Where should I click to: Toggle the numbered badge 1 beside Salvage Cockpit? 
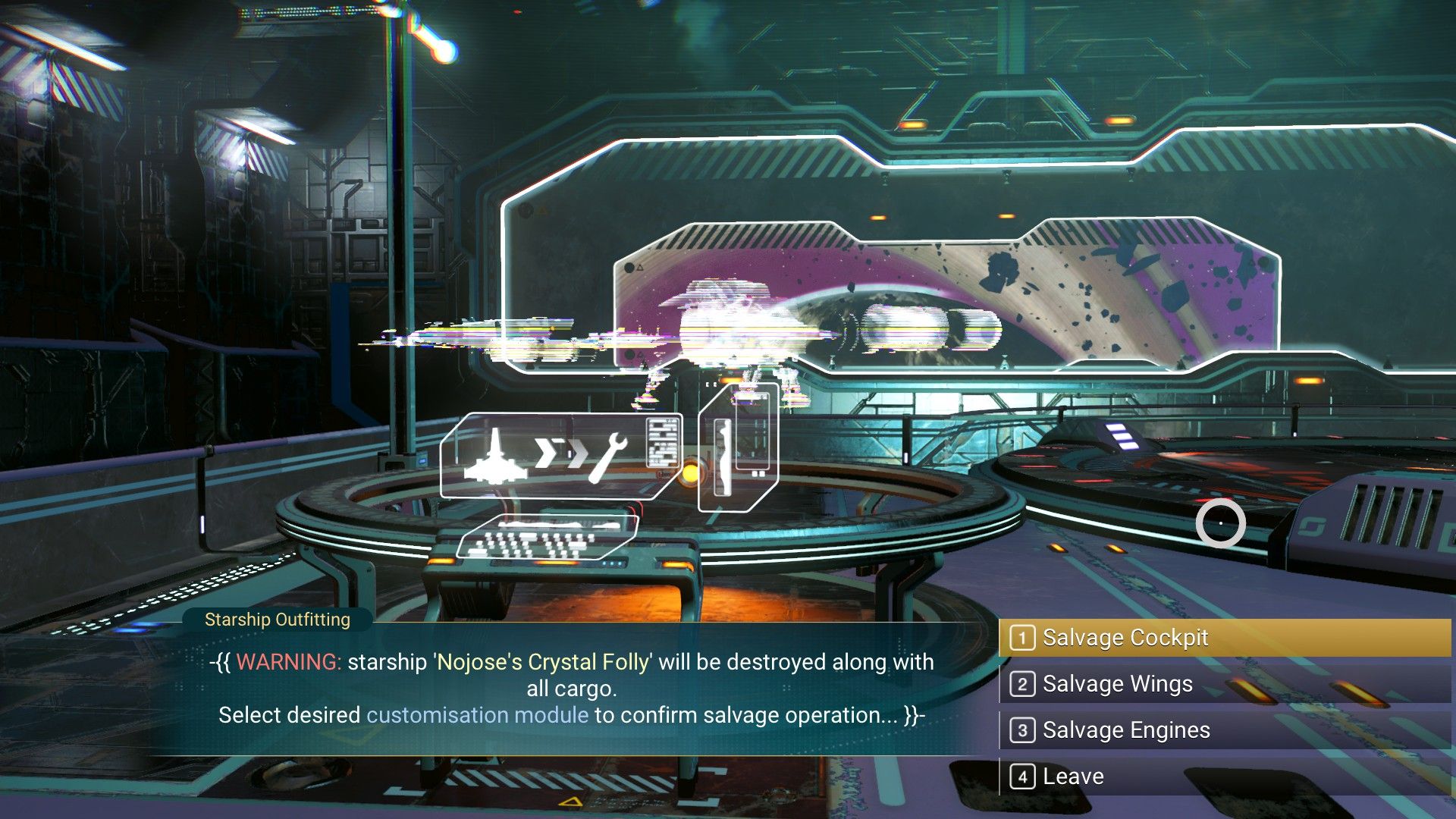point(1024,638)
